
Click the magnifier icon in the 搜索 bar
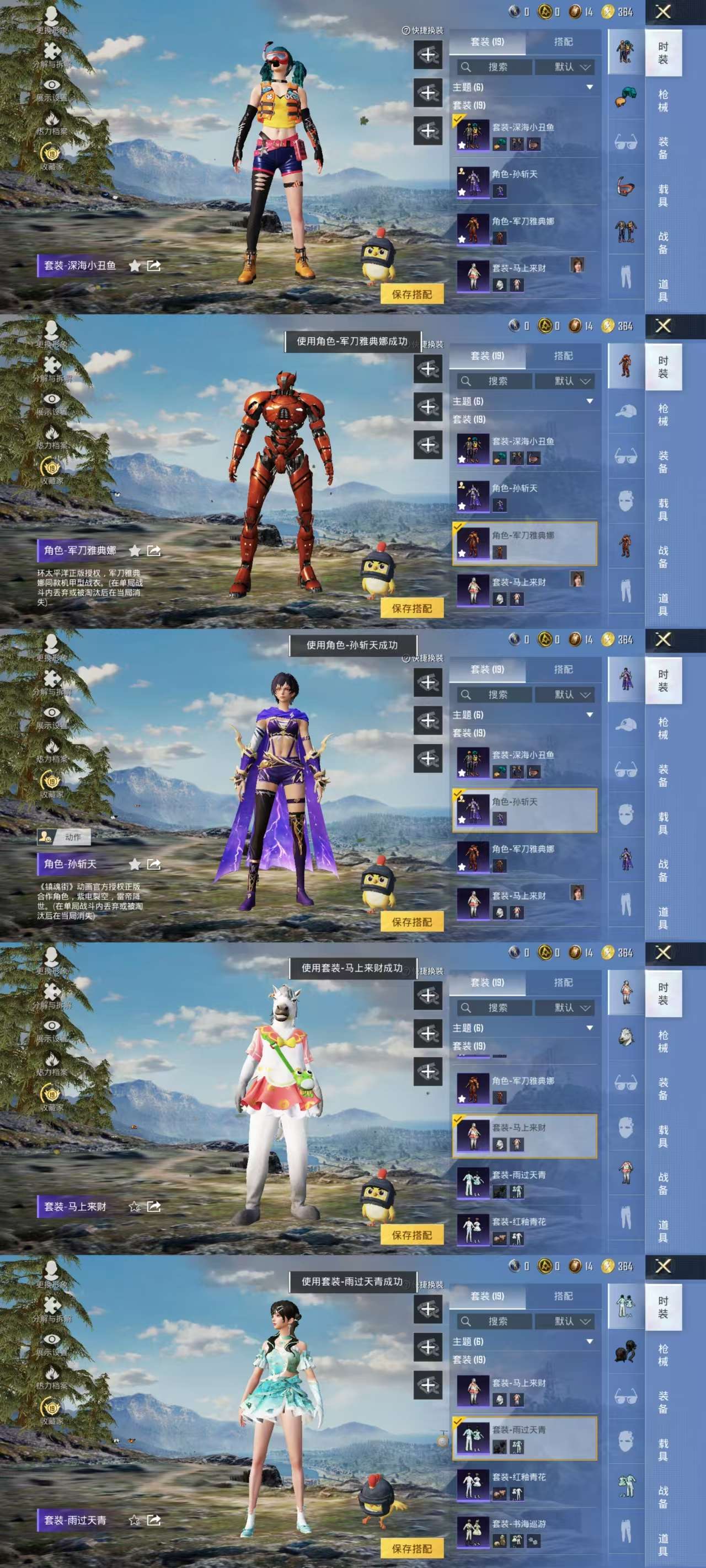point(466,67)
